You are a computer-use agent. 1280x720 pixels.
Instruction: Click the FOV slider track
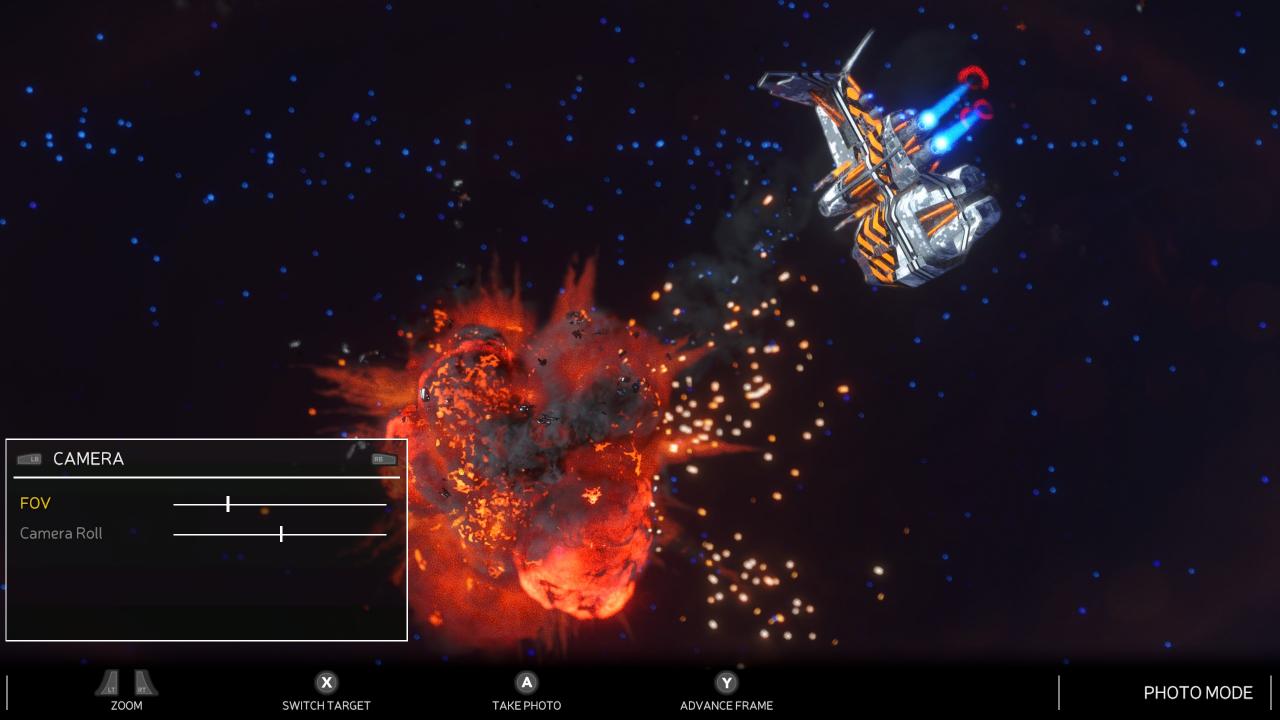point(280,504)
